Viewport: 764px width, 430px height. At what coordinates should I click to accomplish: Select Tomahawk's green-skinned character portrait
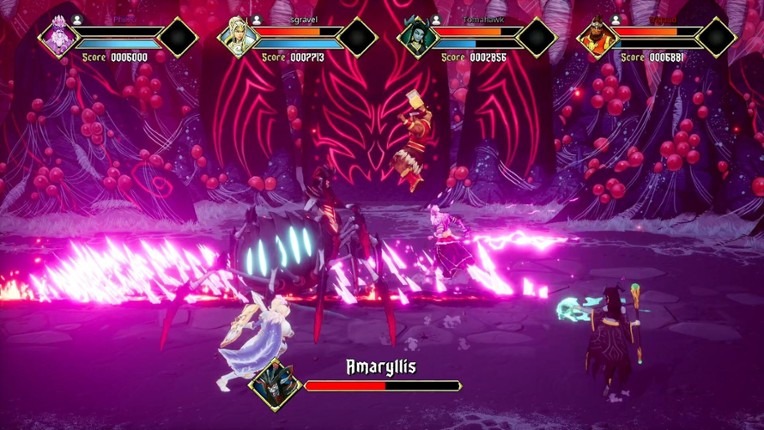(417, 38)
